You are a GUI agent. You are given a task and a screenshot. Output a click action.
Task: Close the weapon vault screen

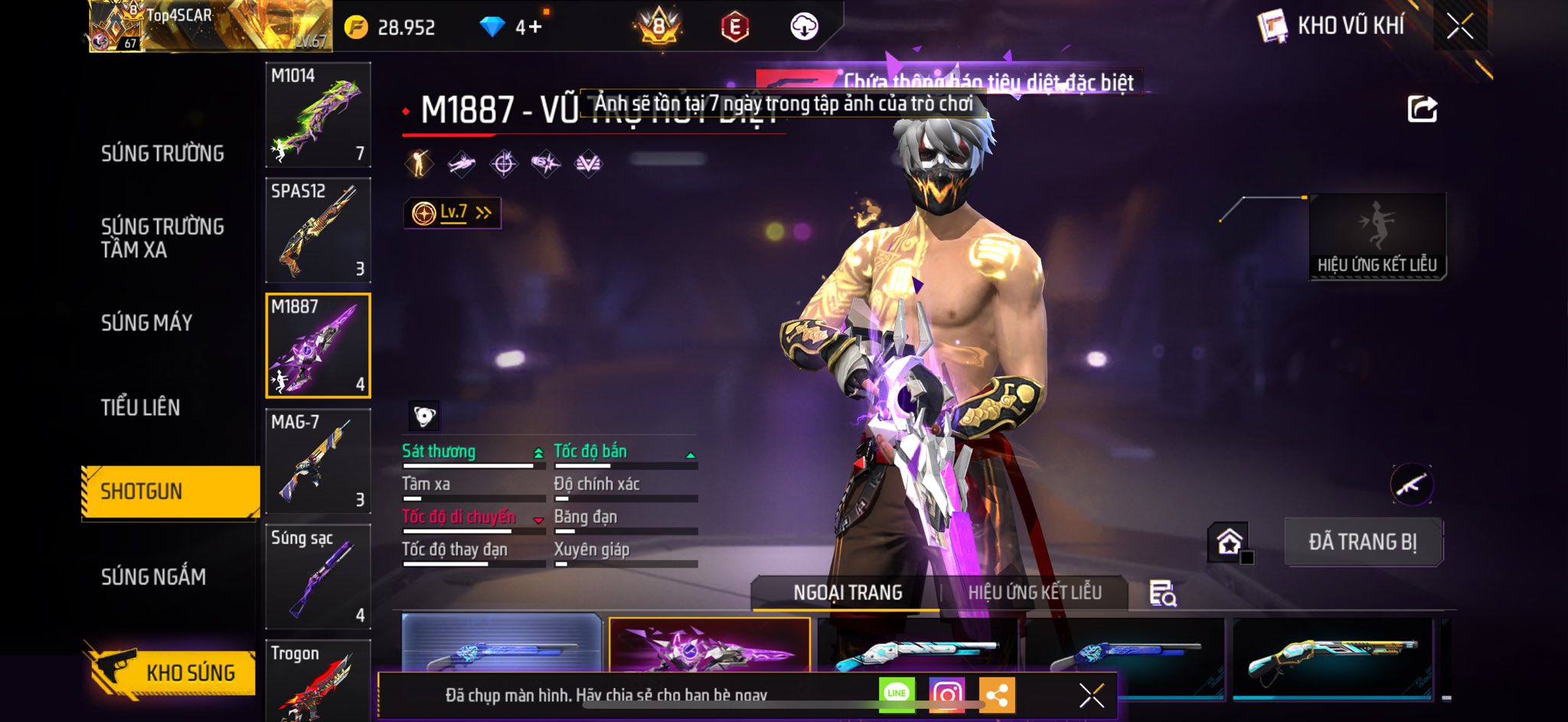click(1459, 27)
